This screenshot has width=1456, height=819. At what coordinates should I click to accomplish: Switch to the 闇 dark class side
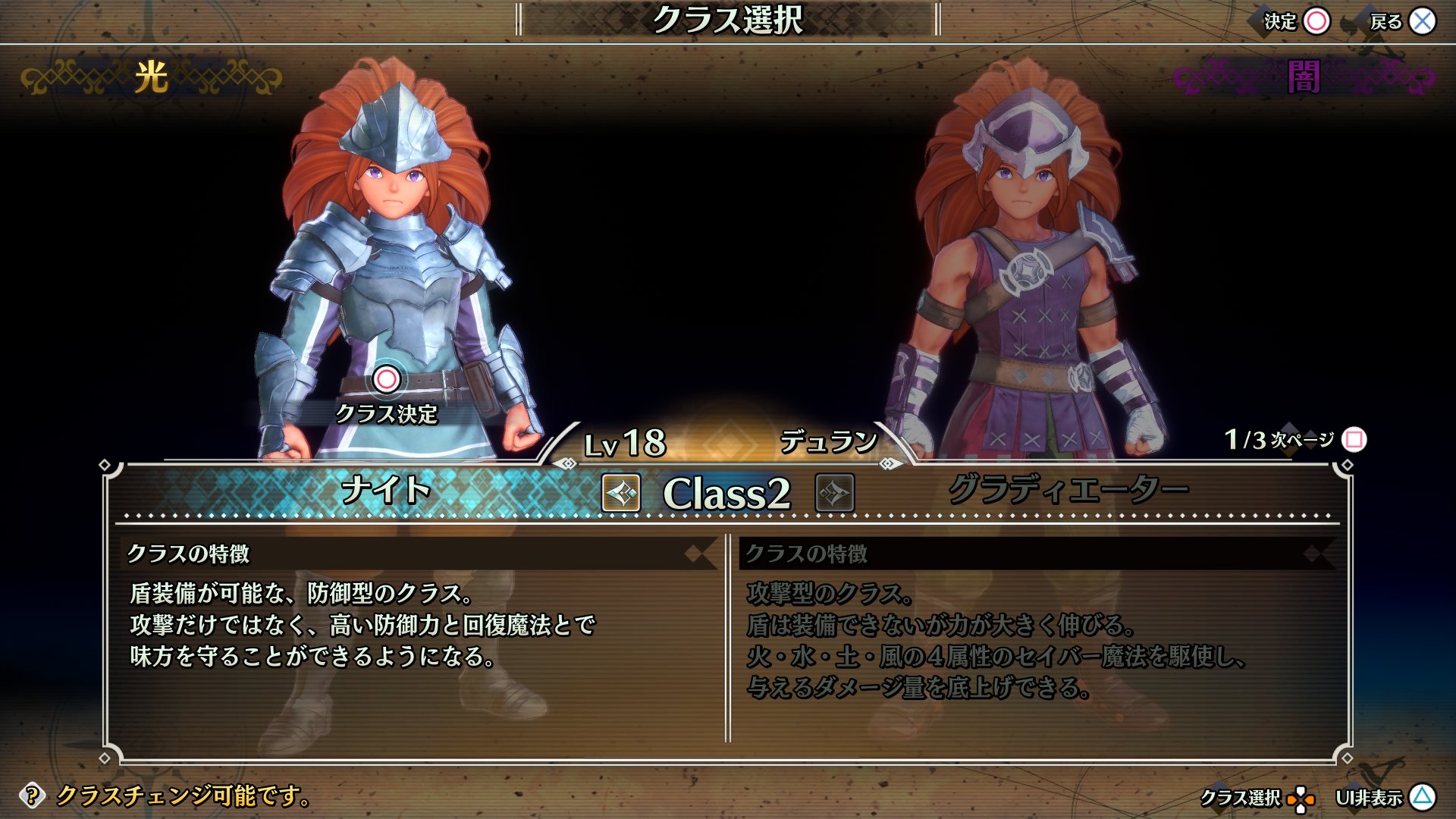pos(1301,76)
